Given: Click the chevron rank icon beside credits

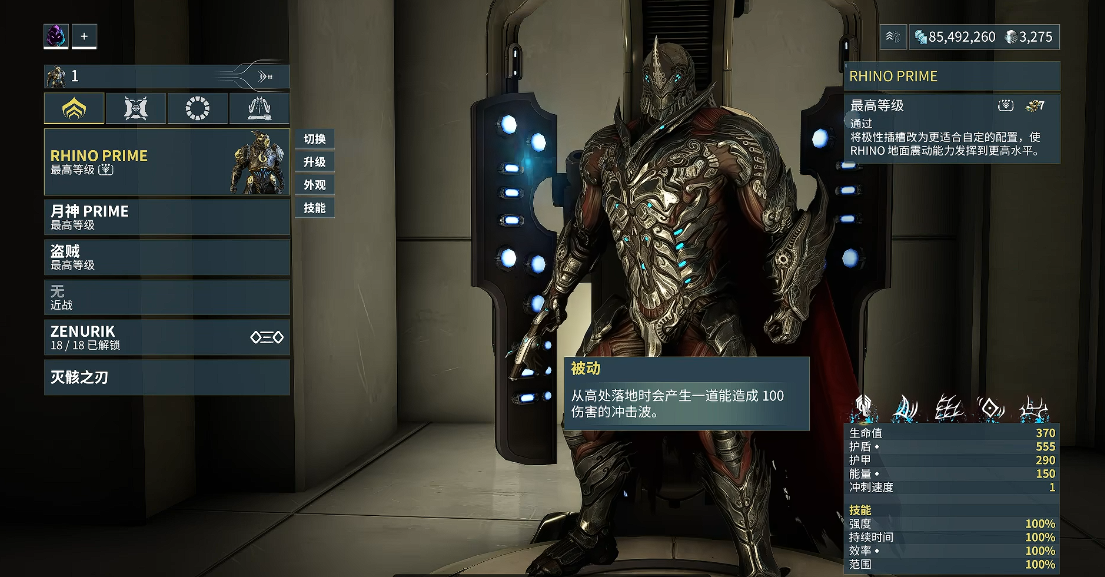Looking at the screenshot, I should tap(894, 37).
